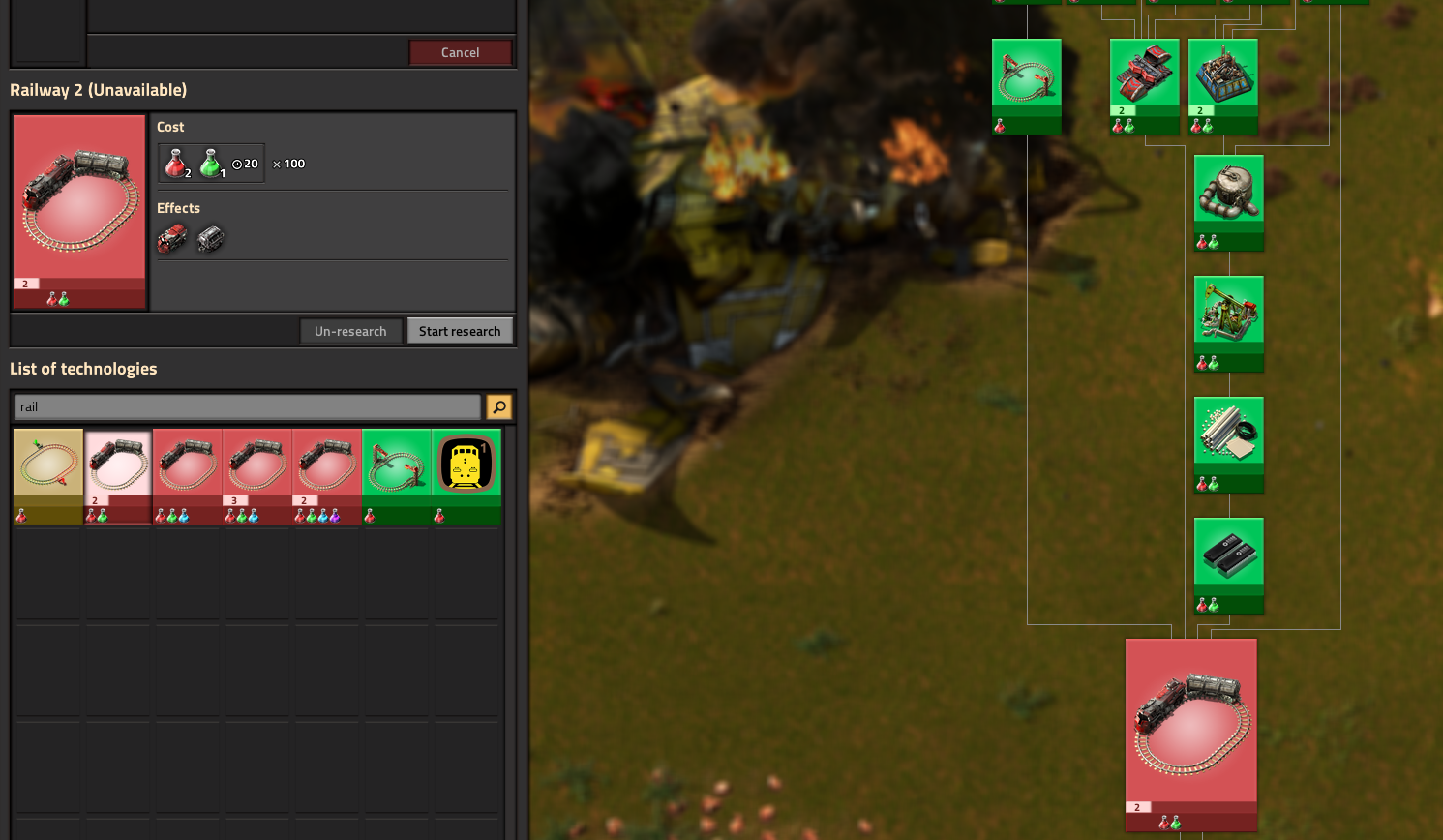The height and width of the screenshot is (840, 1443).
Task: Cancel the ongoing research
Action: [x=461, y=52]
